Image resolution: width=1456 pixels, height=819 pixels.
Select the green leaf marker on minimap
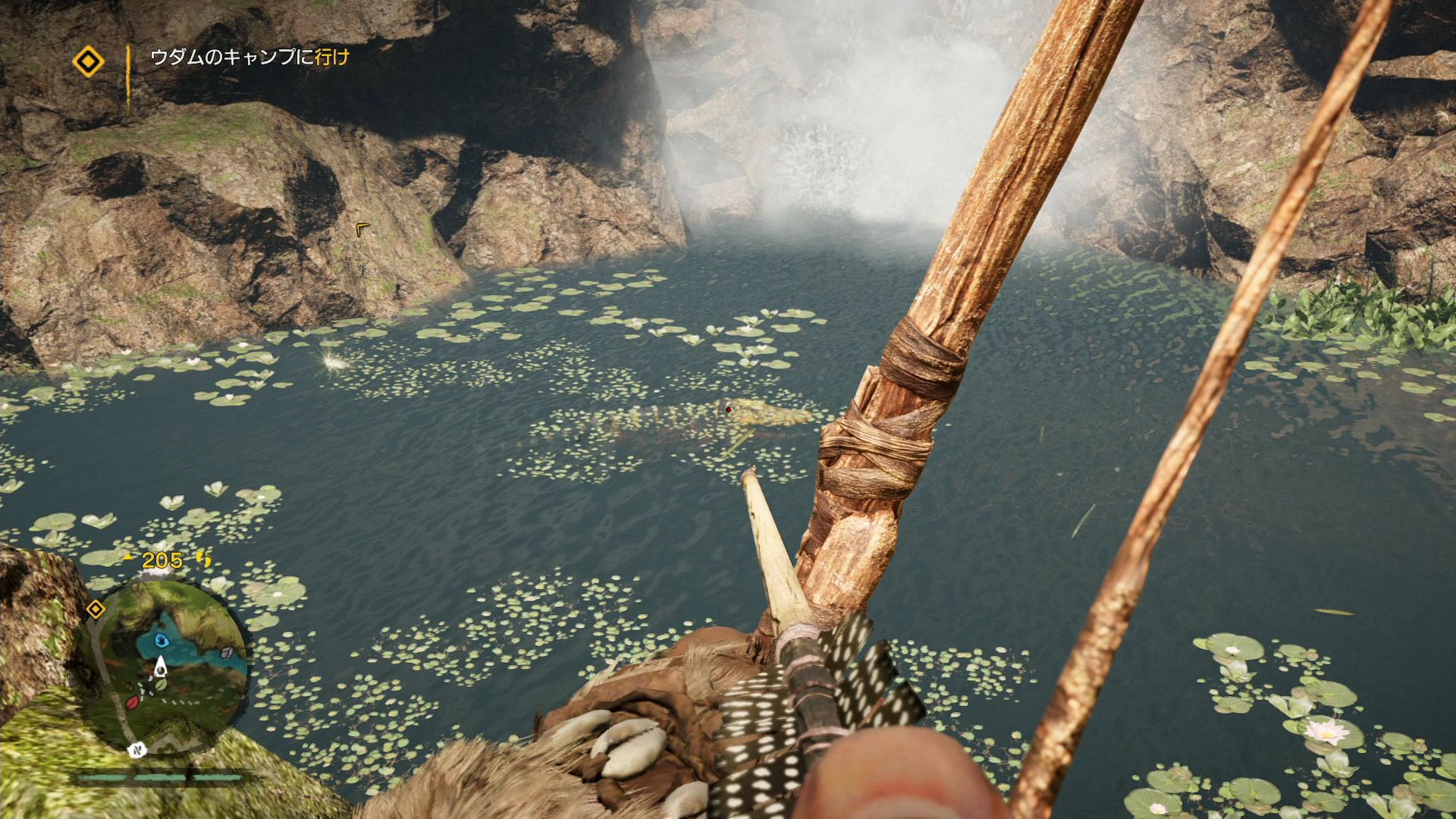tap(160, 686)
